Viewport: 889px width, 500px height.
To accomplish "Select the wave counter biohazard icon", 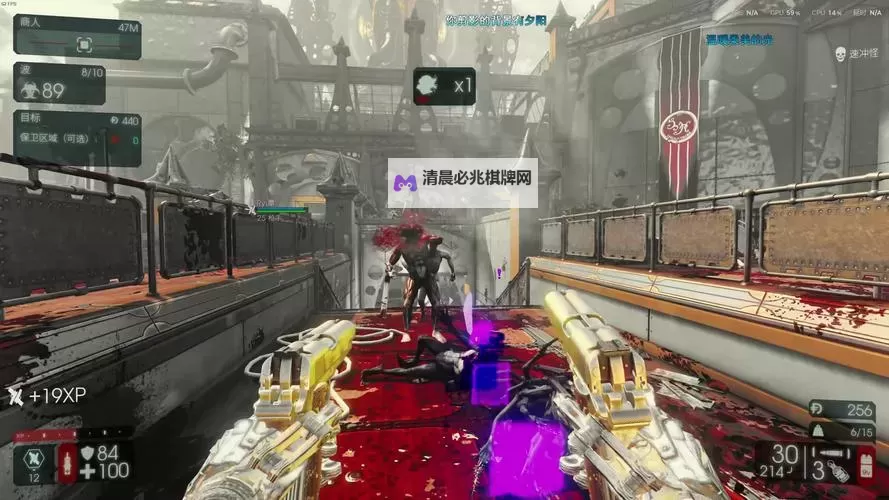I will point(29,88).
